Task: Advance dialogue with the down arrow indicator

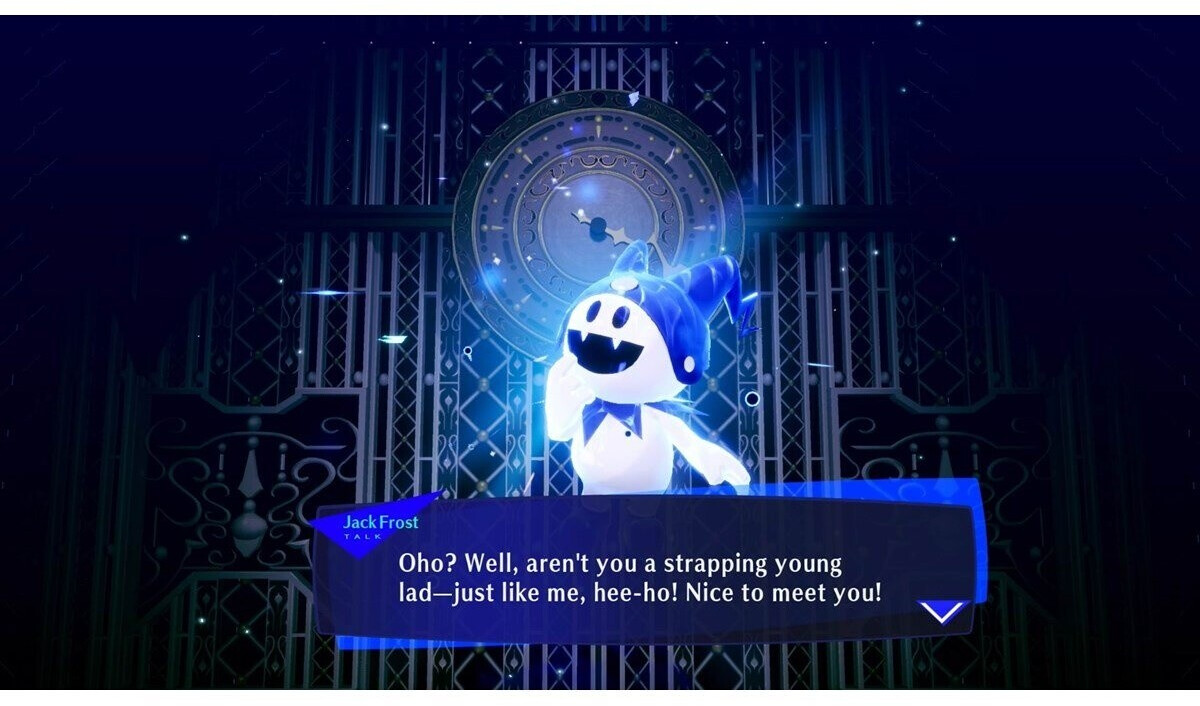Action: (942, 610)
